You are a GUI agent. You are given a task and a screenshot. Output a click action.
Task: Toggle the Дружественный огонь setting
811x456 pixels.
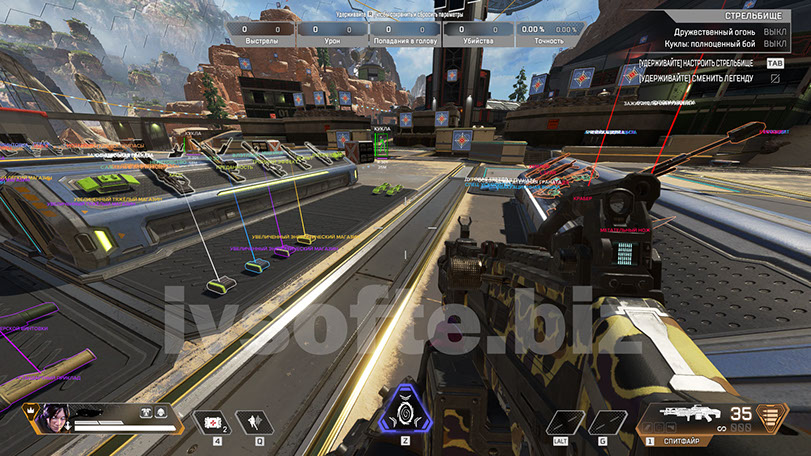(719, 32)
